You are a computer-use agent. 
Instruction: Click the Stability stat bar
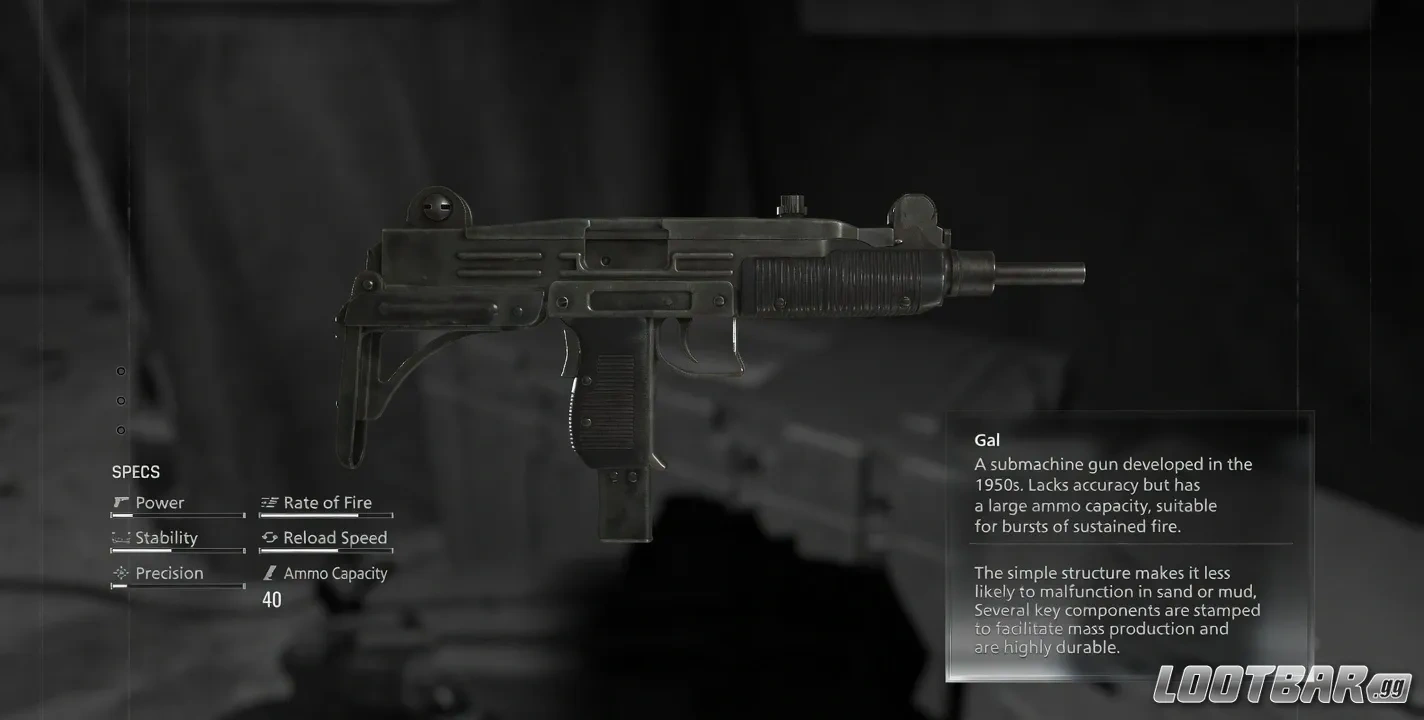pyautogui.click(x=178, y=551)
